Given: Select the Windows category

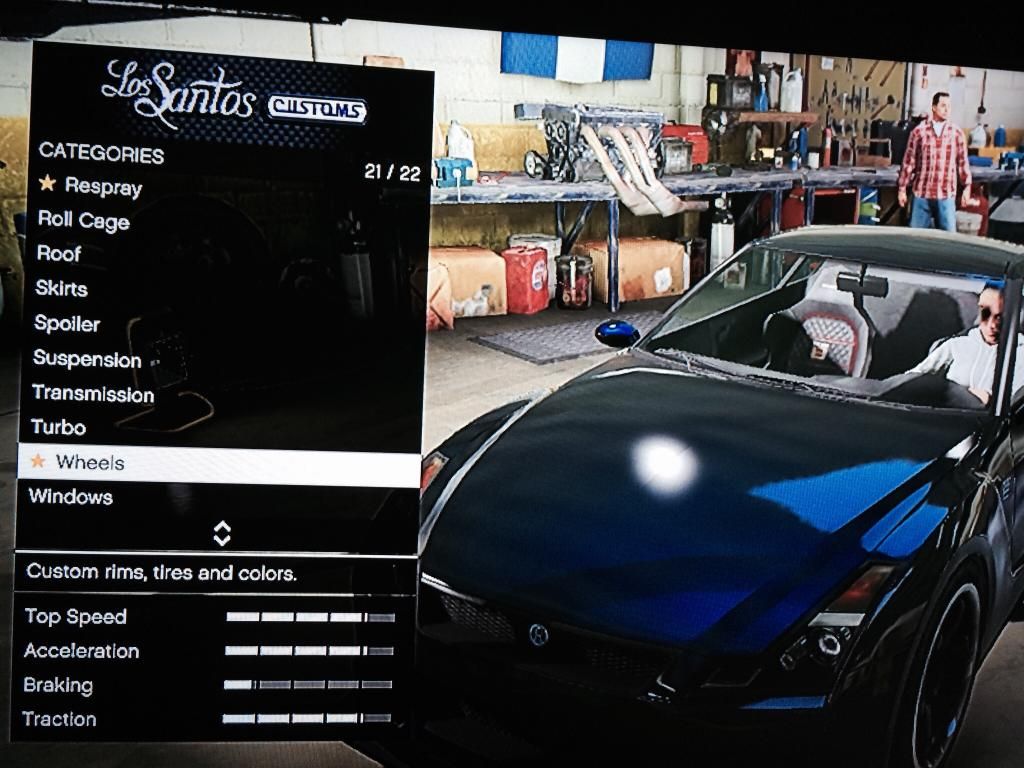Looking at the screenshot, I should click(70, 497).
